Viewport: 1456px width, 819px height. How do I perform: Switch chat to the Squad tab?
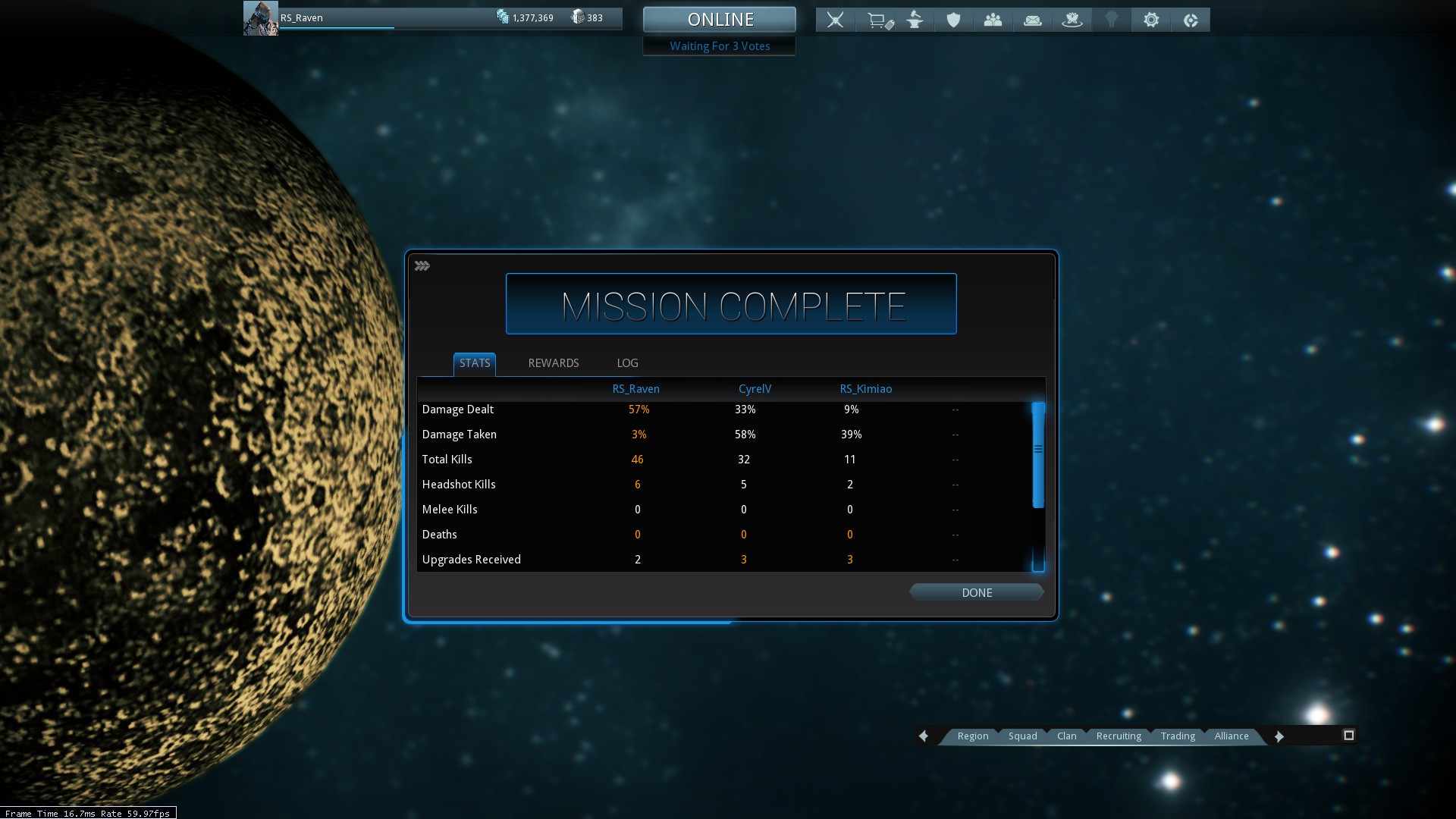1022,736
